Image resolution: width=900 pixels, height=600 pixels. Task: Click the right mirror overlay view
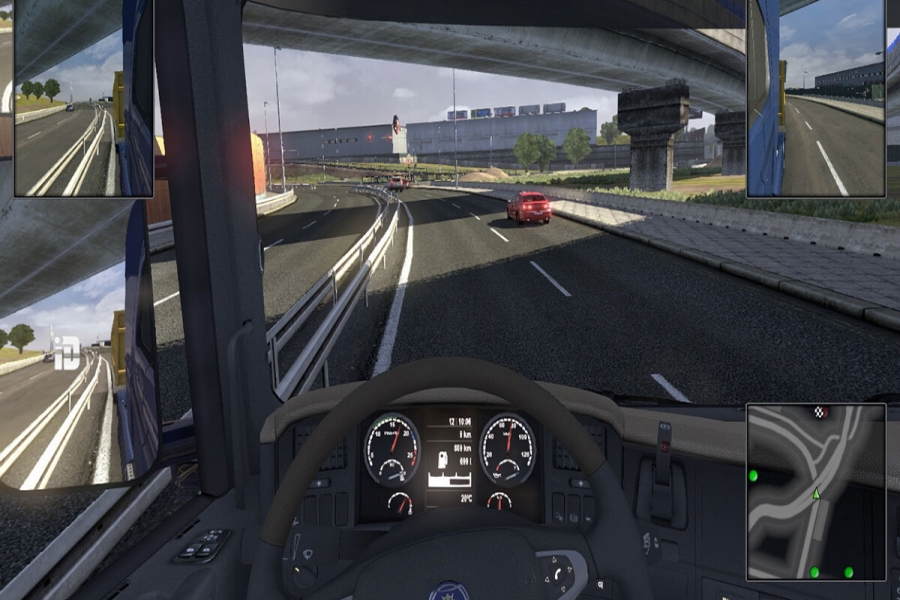click(815, 98)
